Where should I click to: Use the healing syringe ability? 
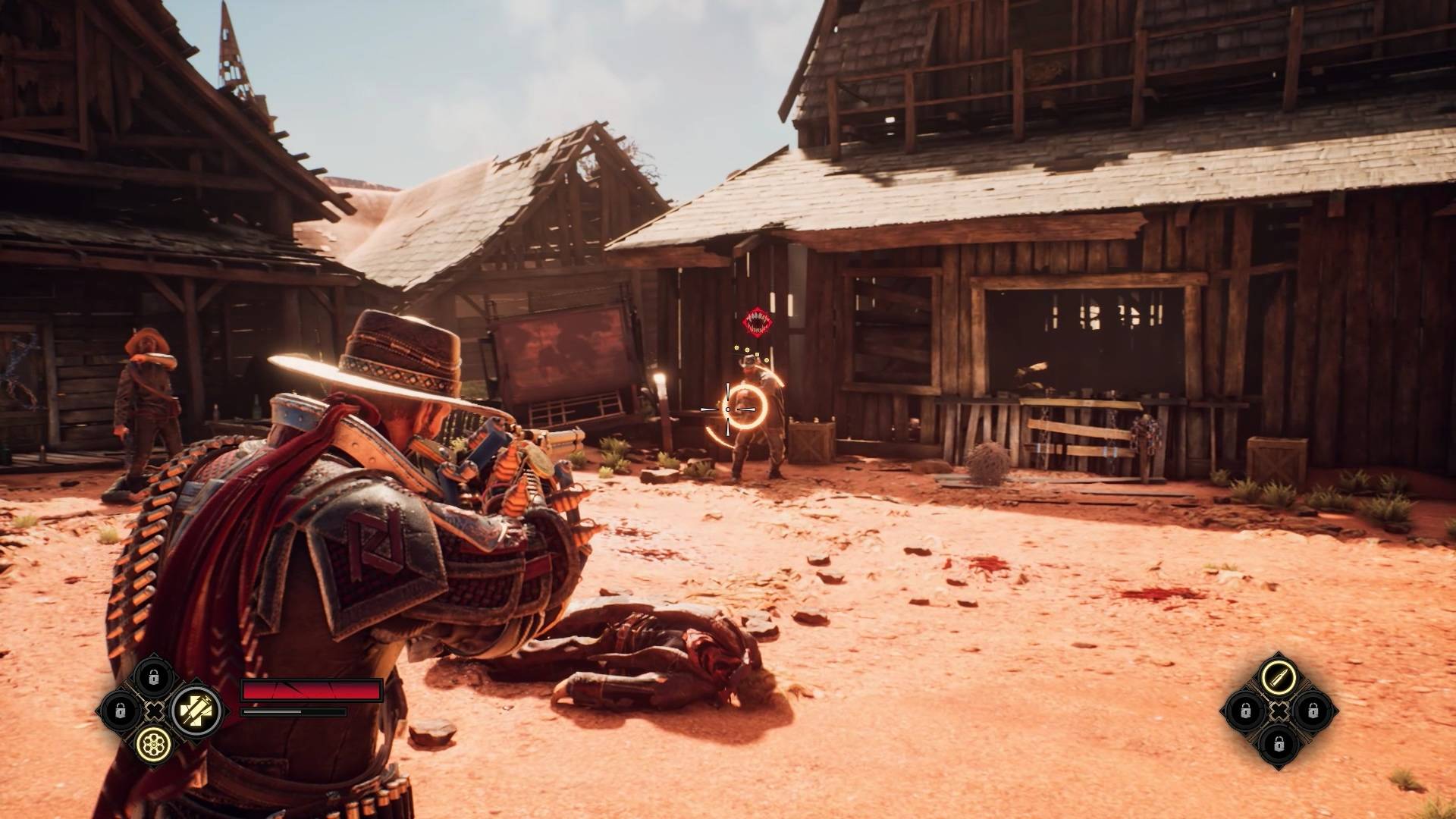pyautogui.click(x=196, y=711)
